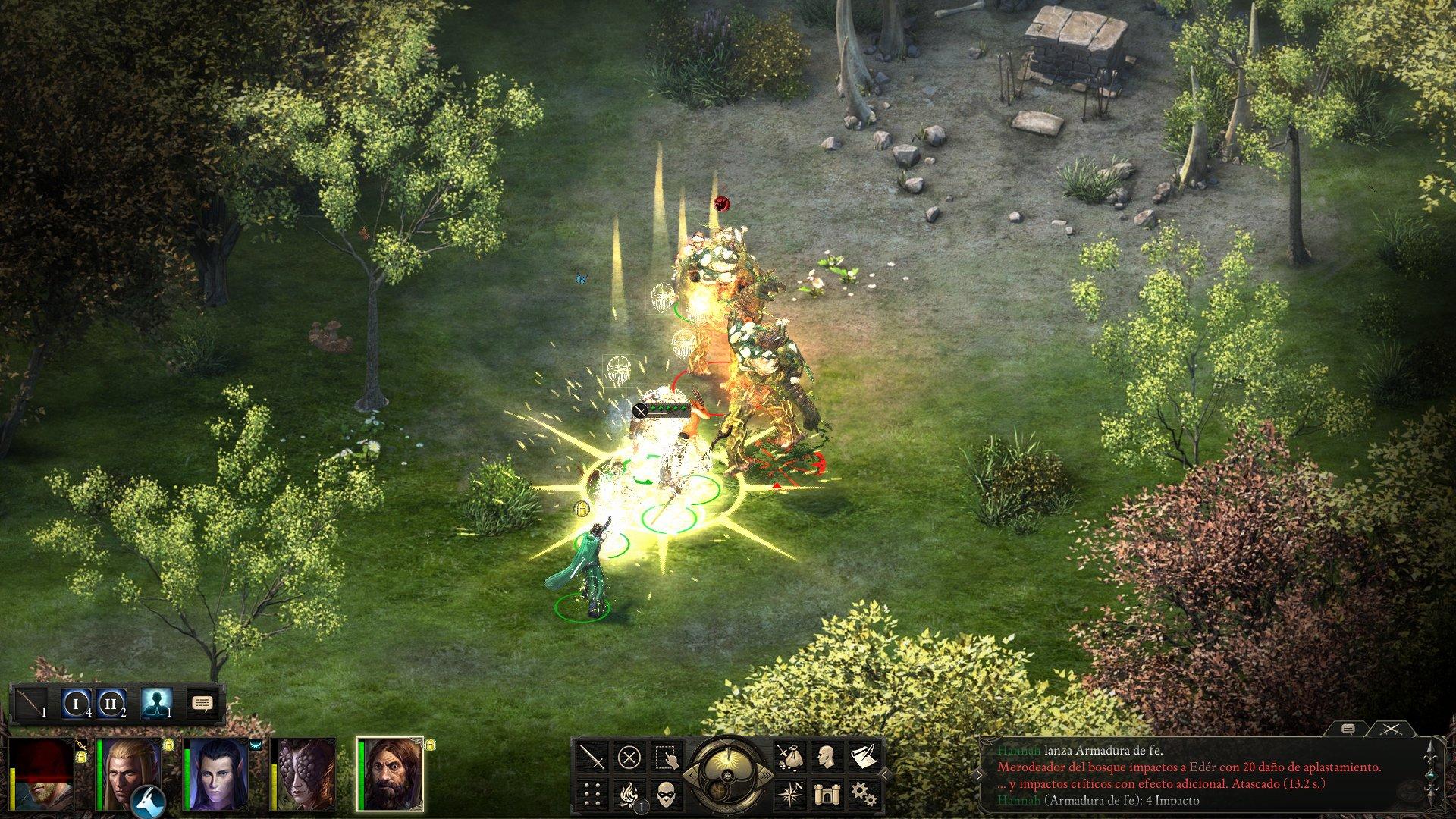Open the area map (compass rose icon)

tap(791, 793)
